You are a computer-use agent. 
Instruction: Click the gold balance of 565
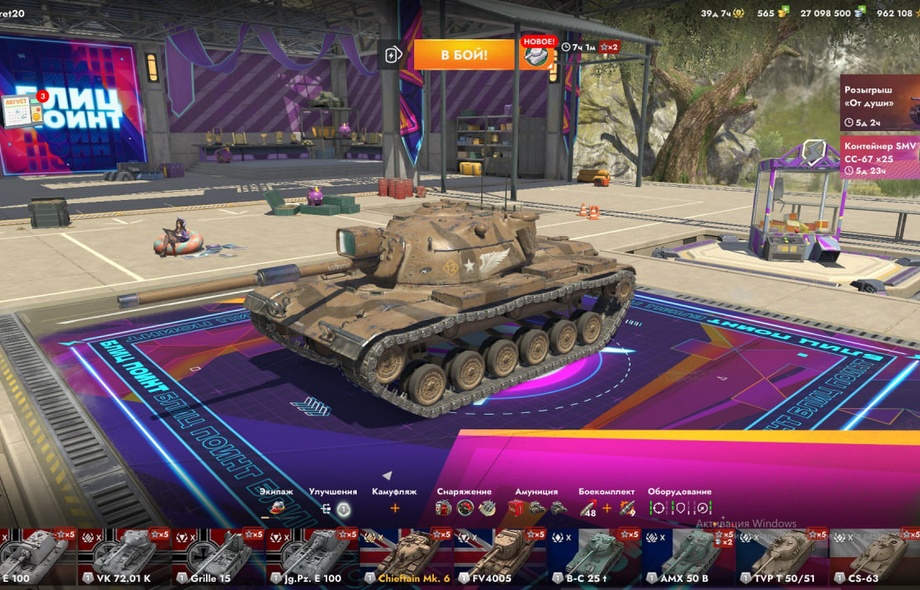(771, 13)
